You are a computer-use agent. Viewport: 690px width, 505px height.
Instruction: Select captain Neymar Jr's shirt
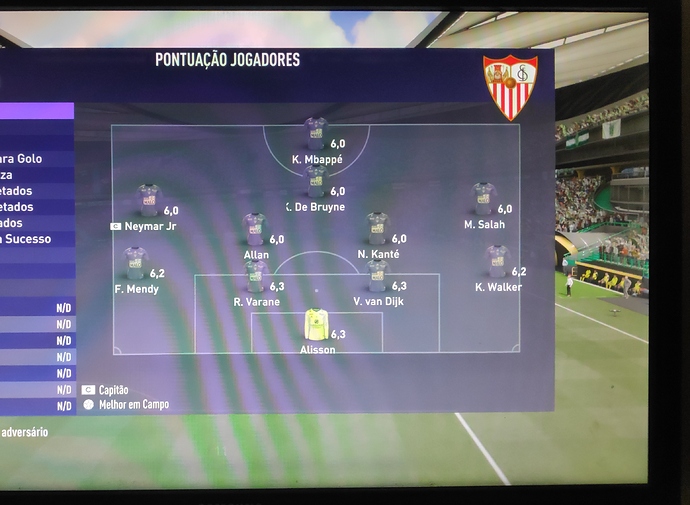coord(149,201)
